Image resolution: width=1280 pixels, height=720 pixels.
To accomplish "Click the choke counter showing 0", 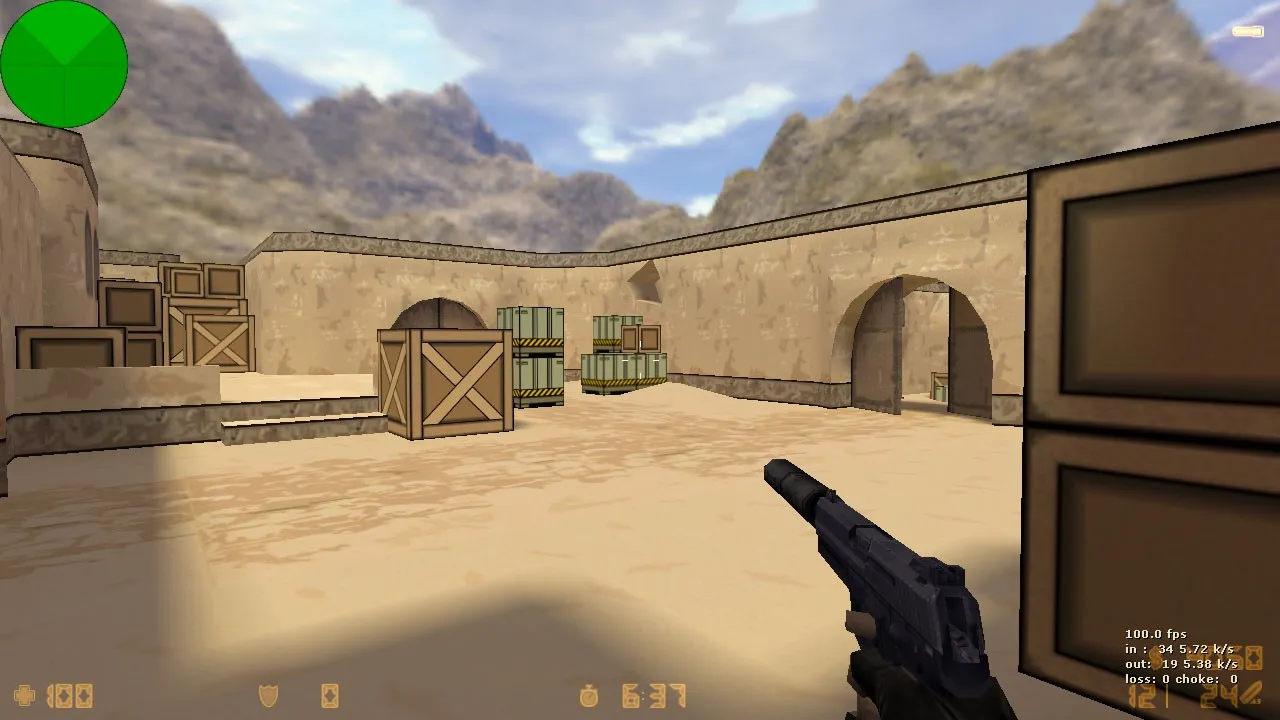I will [x=1232, y=679].
